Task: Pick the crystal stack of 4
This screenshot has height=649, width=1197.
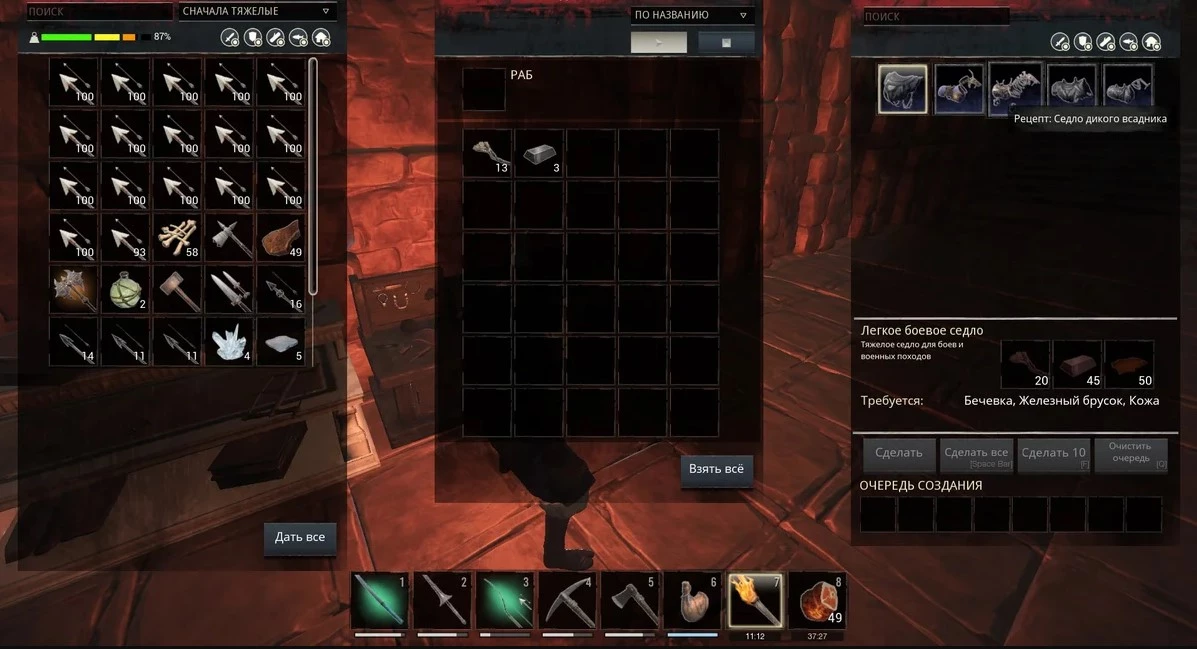Action: pyautogui.click(x=230, y=341)
